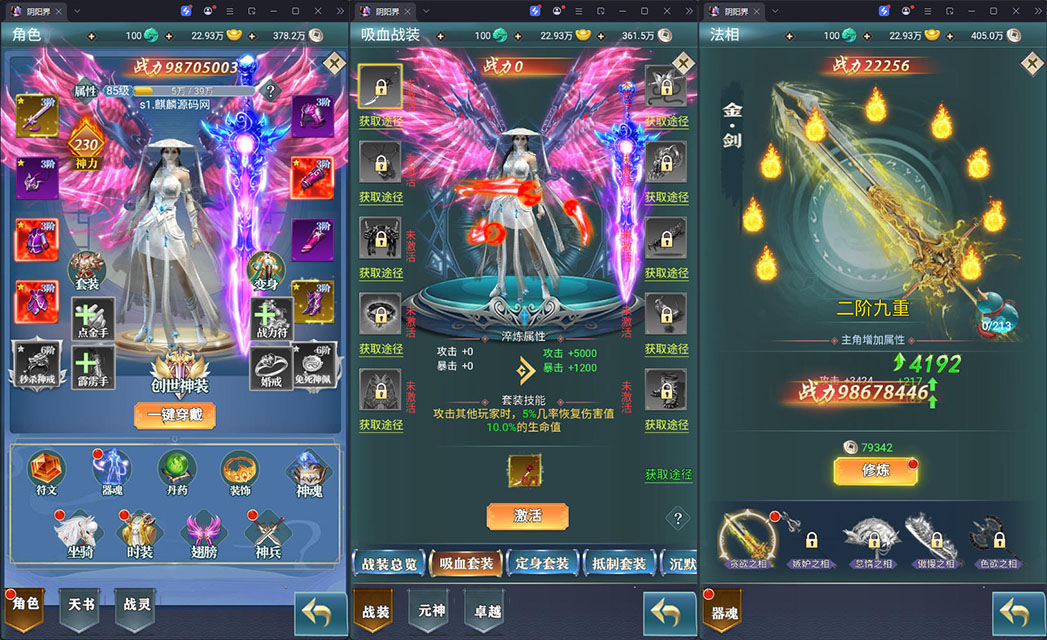The width and height of the screenshot is (1047, 640).
Task: Open the 变身 transformation icon
Action: pos(266,272)
